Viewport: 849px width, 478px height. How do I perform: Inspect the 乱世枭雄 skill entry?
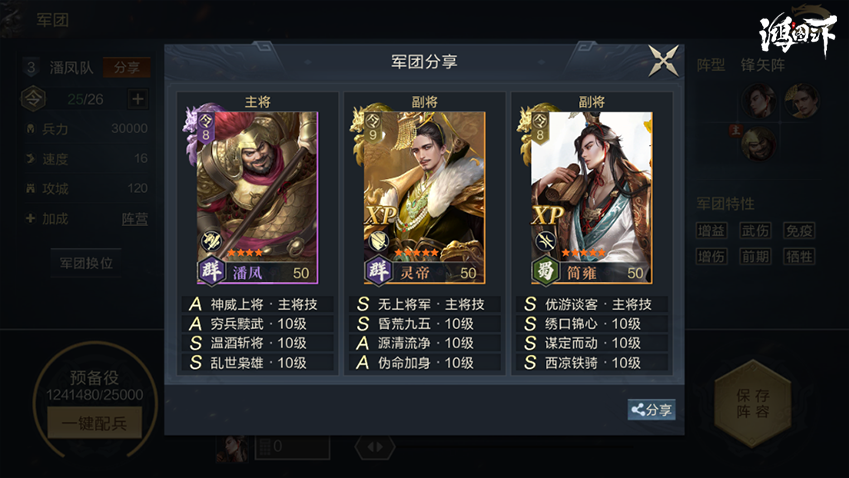click(x=257, y=363)
